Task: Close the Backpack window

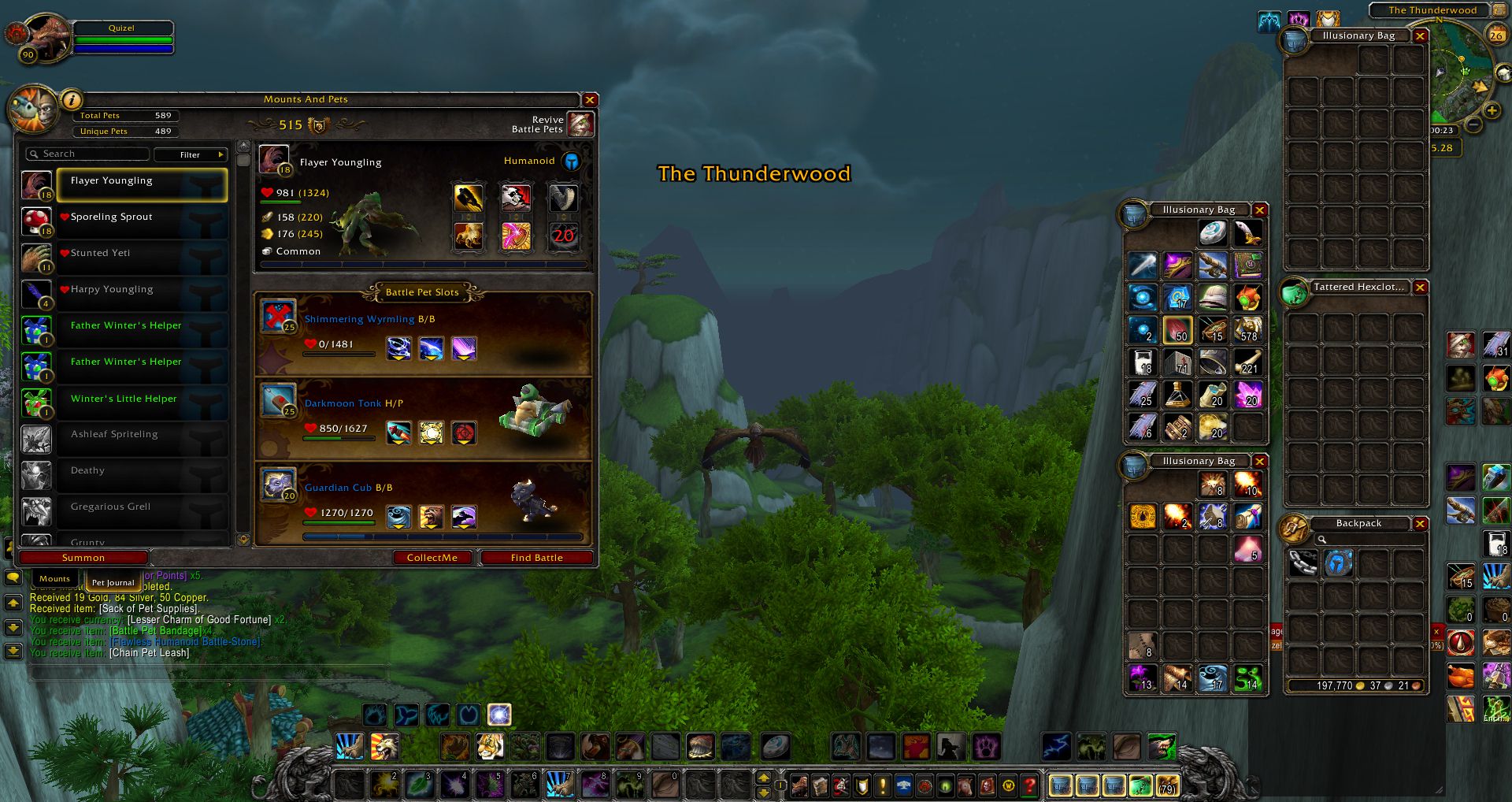Action: (x=1421, y=524)
